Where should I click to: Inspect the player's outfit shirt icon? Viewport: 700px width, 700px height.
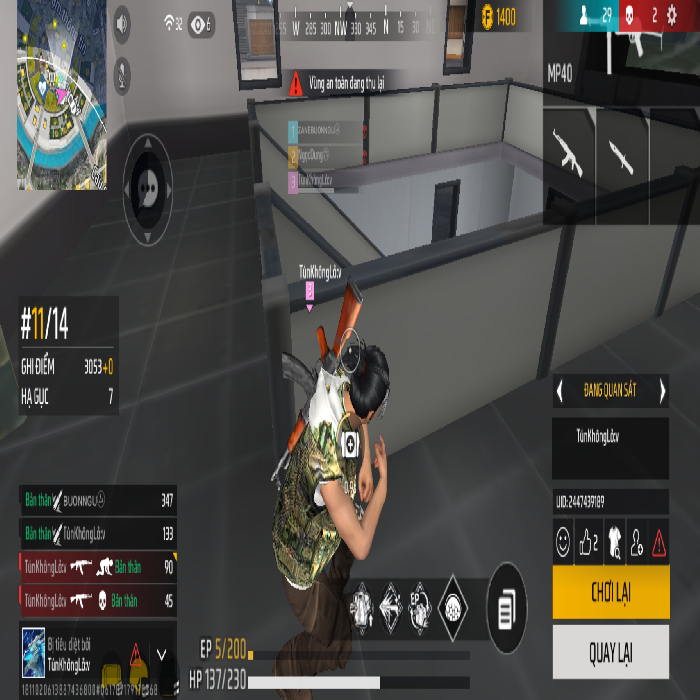615,543
